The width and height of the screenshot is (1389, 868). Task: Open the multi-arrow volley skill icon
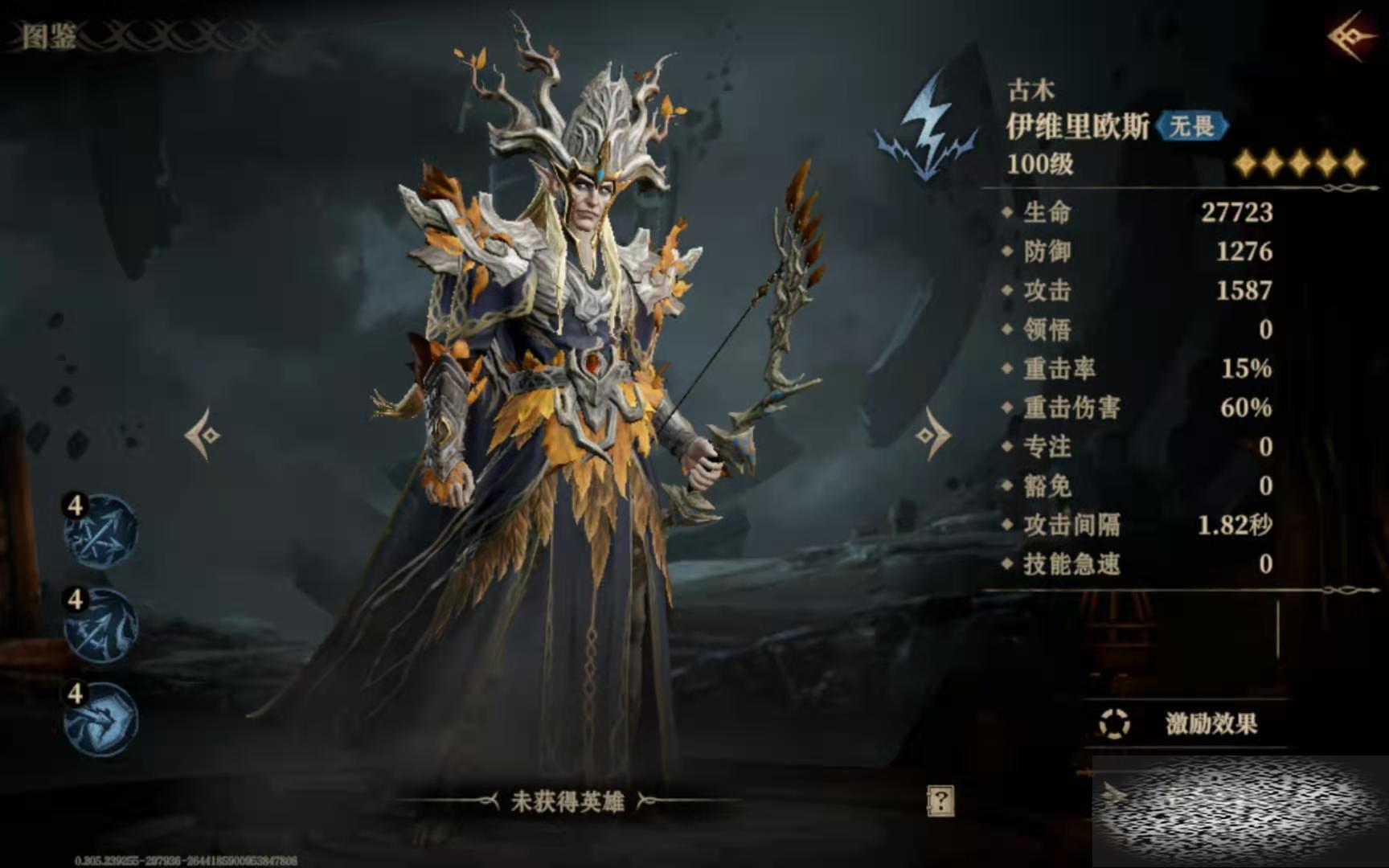click(x=101, y=531)
